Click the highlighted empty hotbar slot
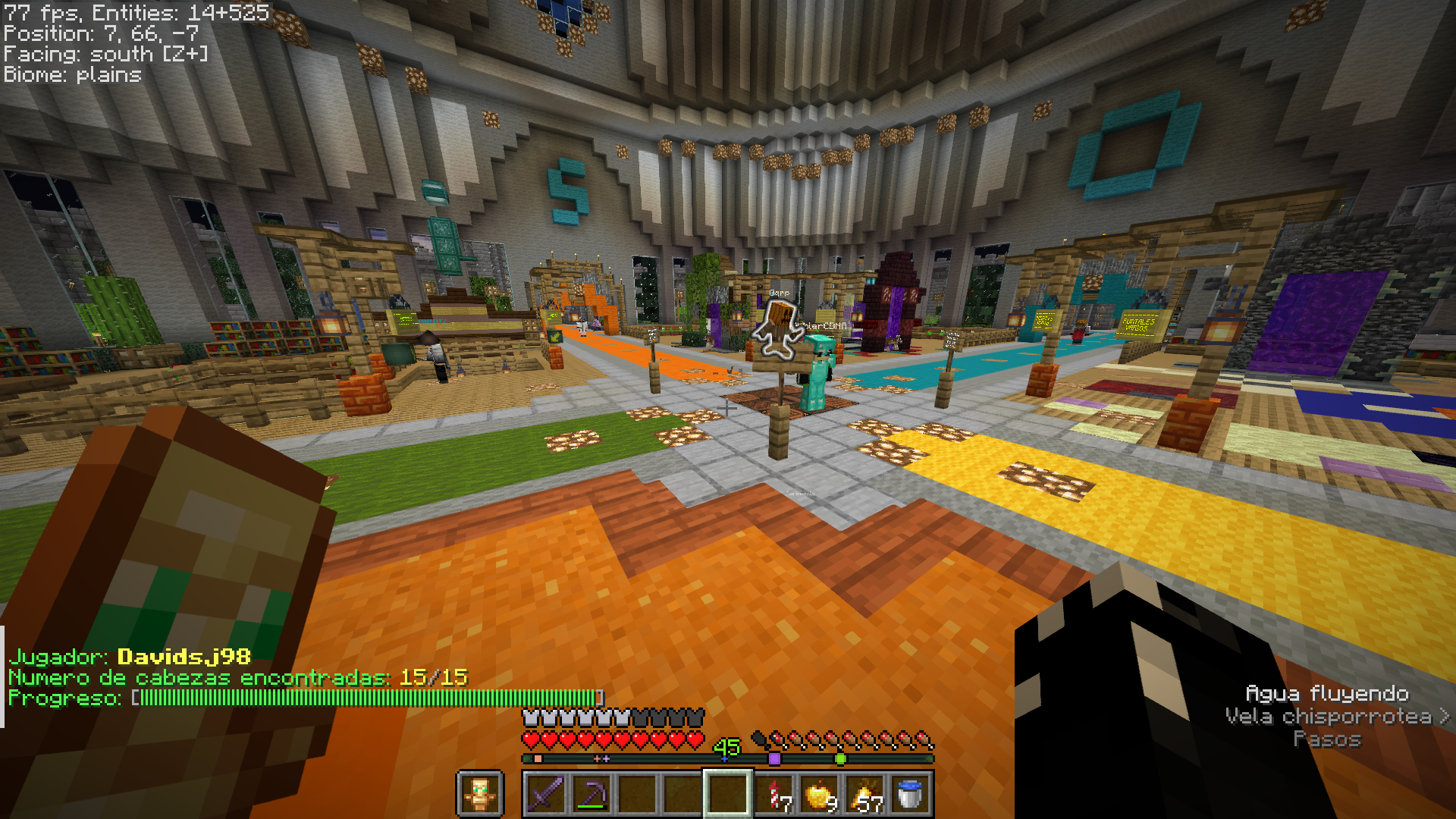1456x819 pixels. (x=728, y=794)
